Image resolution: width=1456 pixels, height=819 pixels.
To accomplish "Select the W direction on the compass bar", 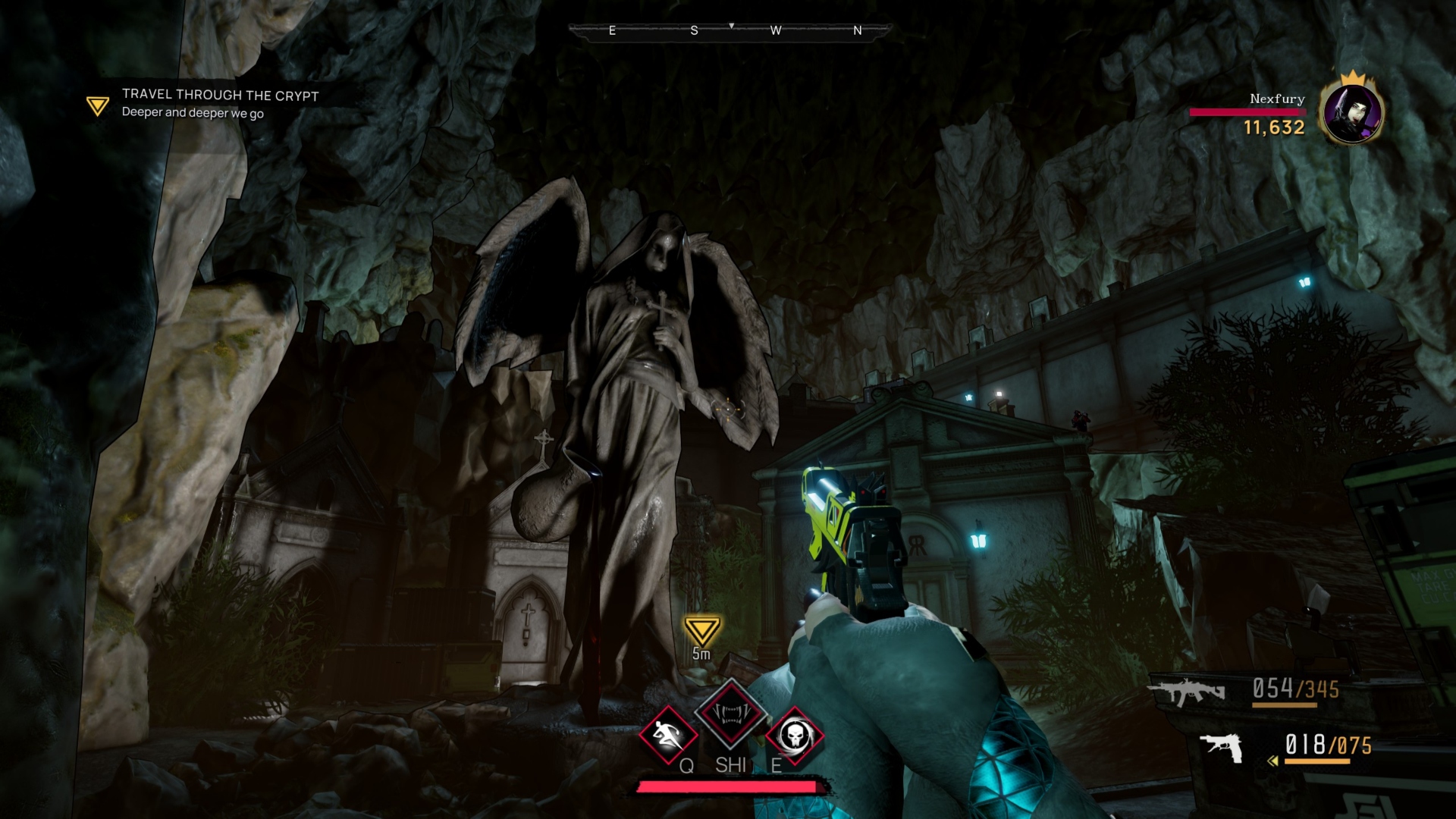I will pyautogui.click(x=777, y=30).
